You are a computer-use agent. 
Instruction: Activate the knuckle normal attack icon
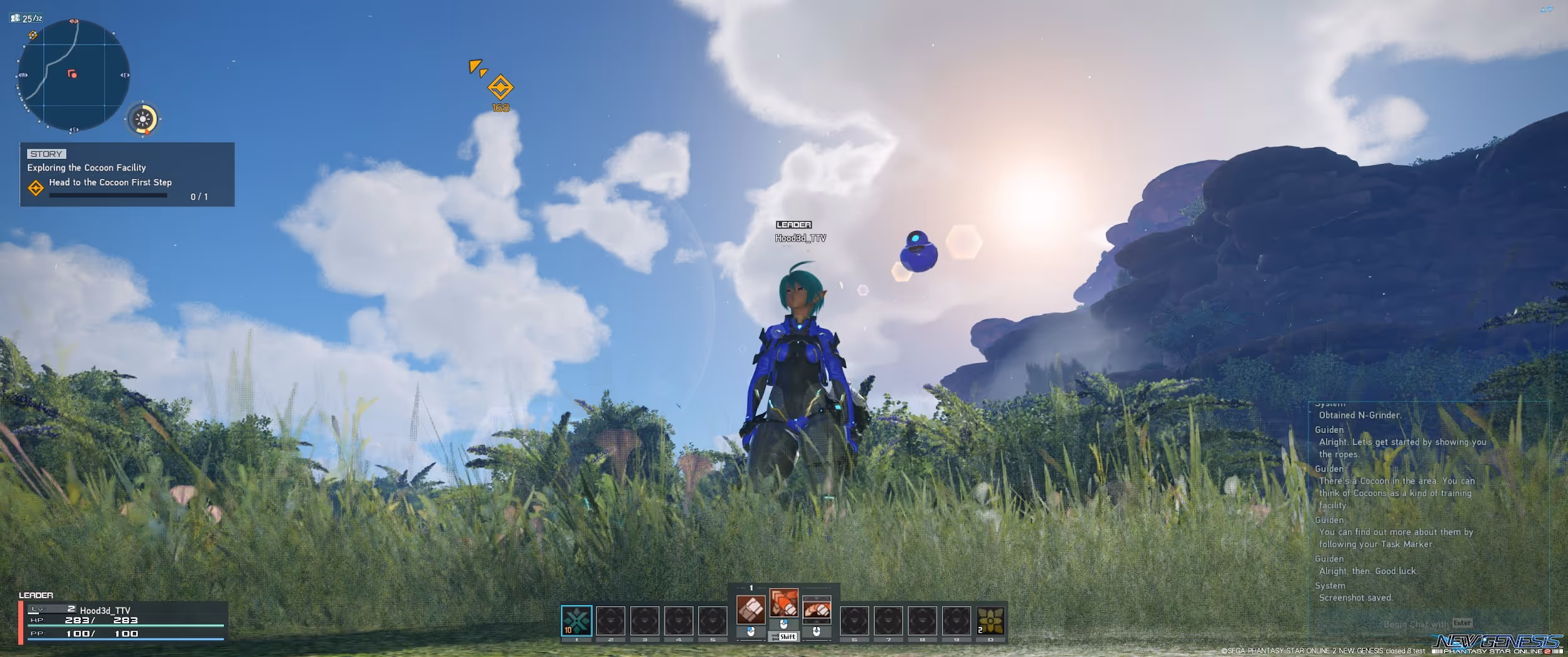751,609
